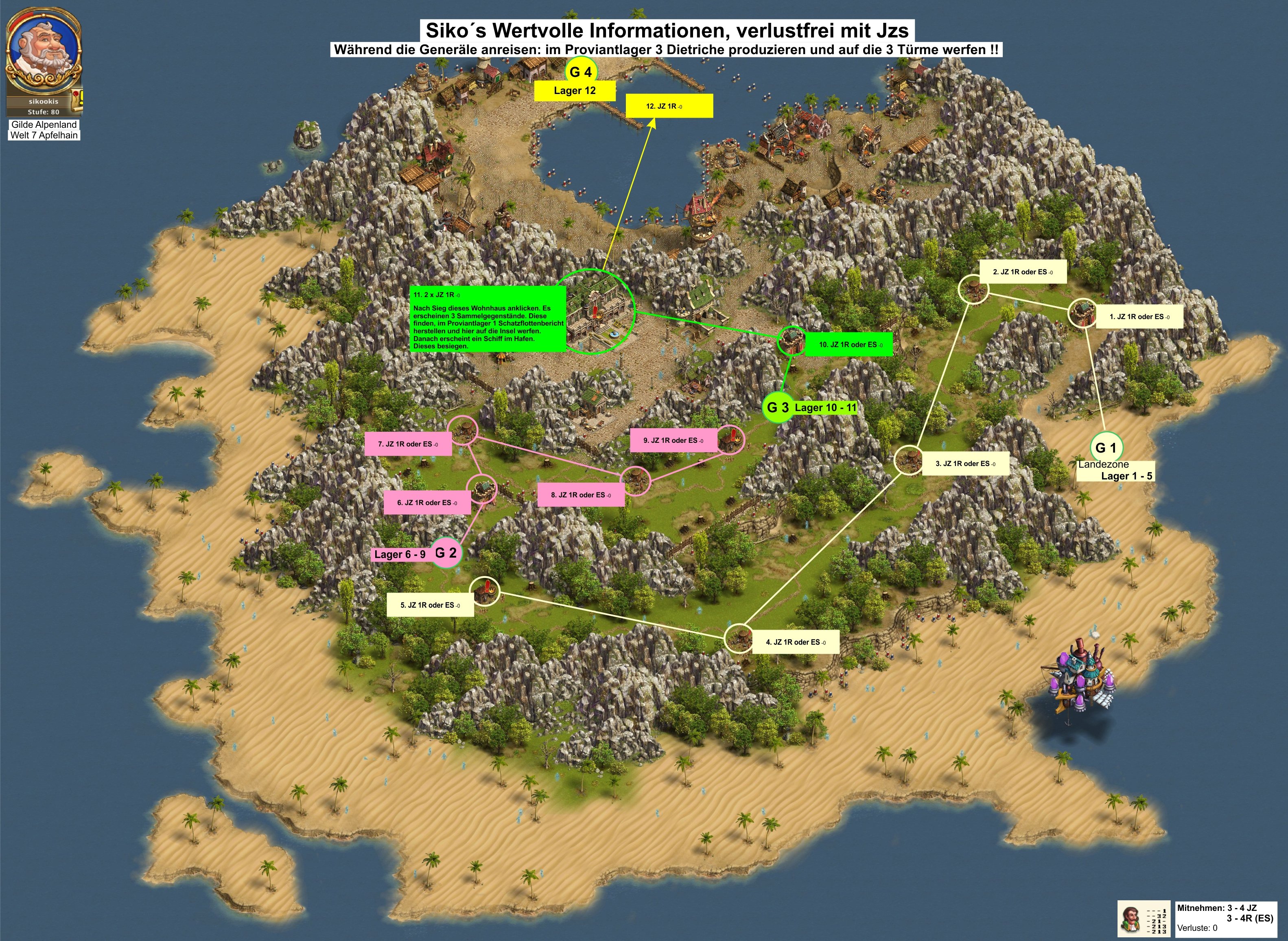
Task: Click the green 11. 2 x JZ 1R note
Action: click(489, 319)
